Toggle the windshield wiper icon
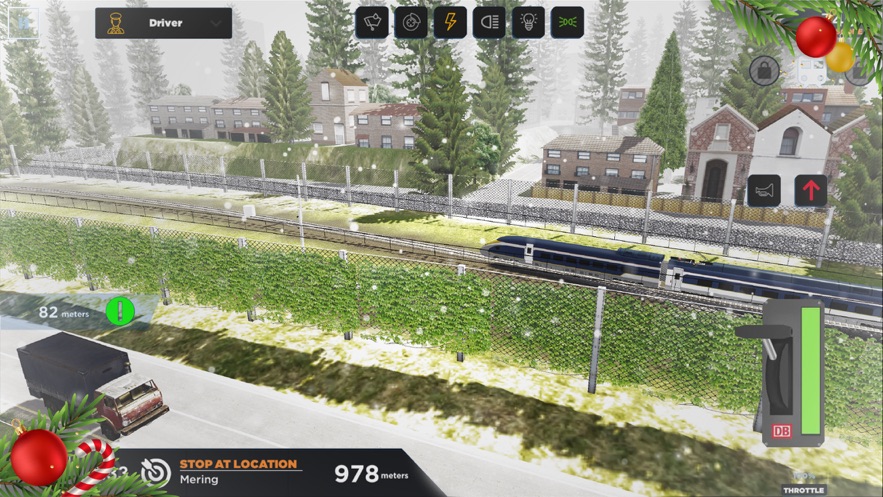 point(372,22)
